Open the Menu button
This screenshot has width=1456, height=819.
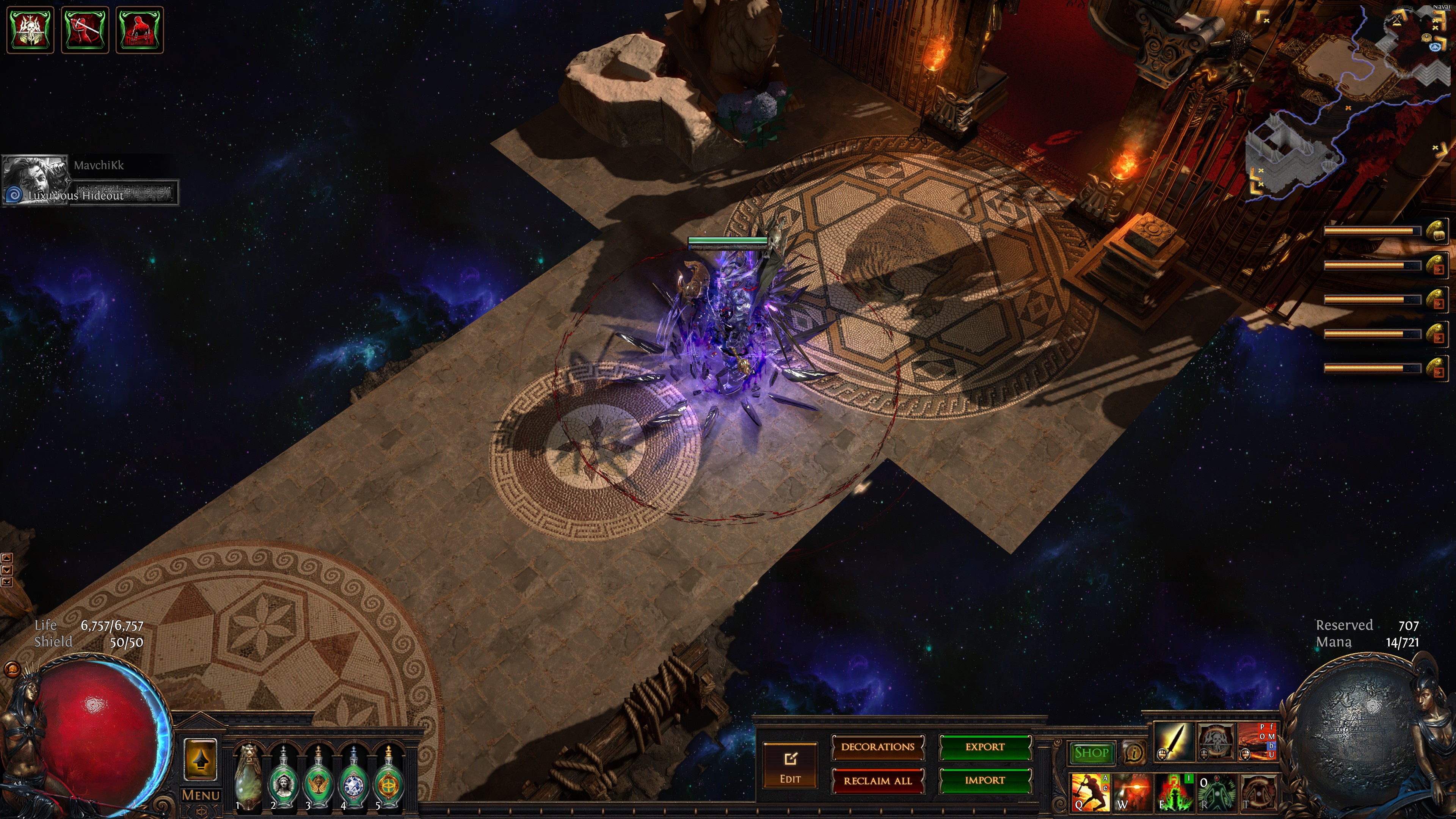tap(201, 795)
